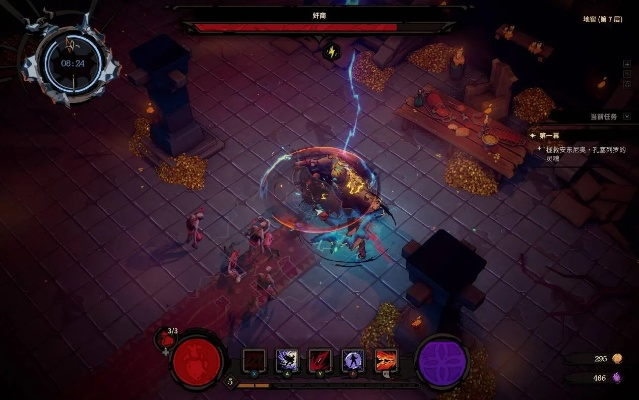Select the first dark red skill slot
Image resolution: width=639 pixels, height=400 pixels.
click(255, 360)
